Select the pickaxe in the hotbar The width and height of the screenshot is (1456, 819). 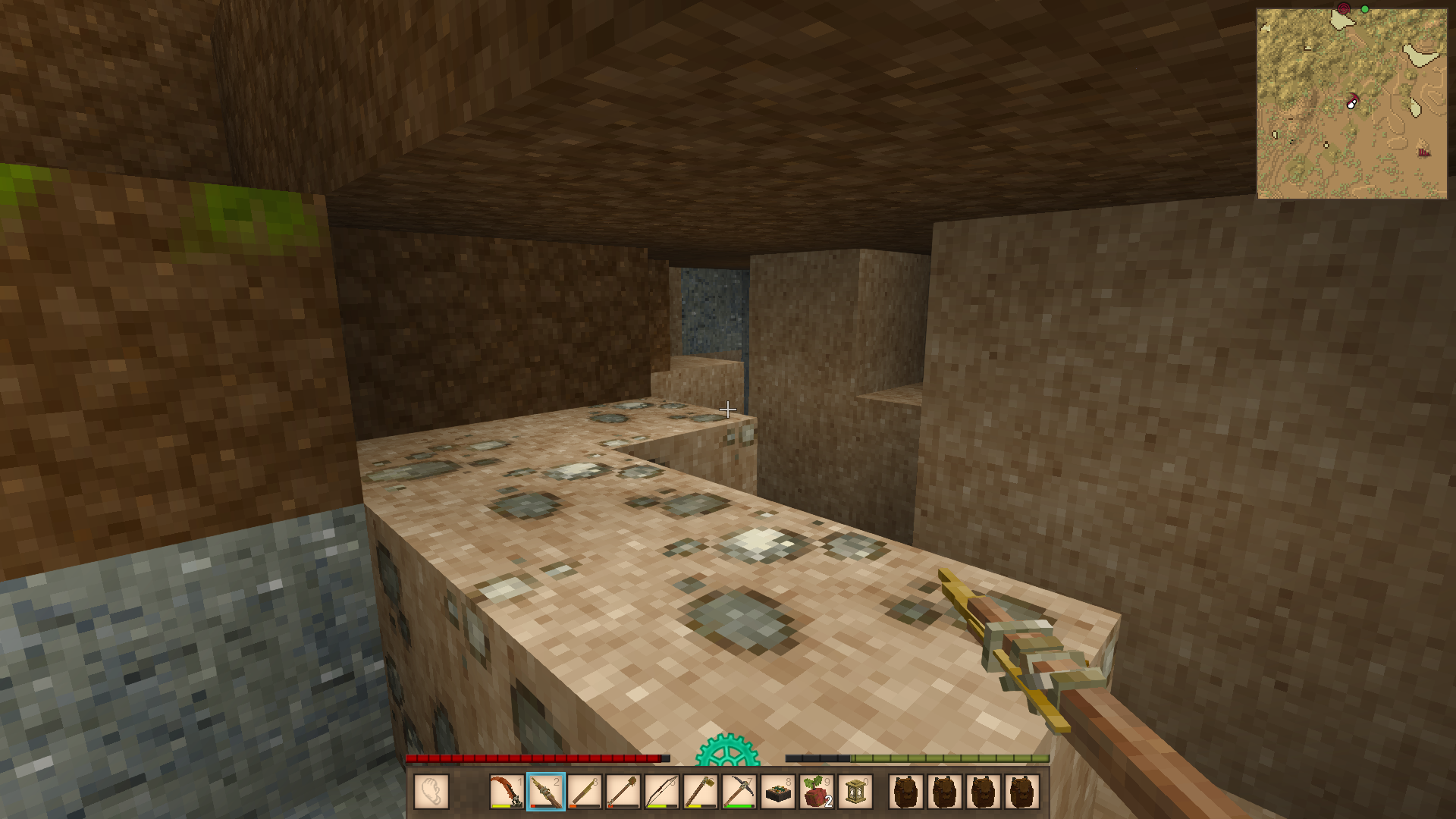(x=739, y=792)
